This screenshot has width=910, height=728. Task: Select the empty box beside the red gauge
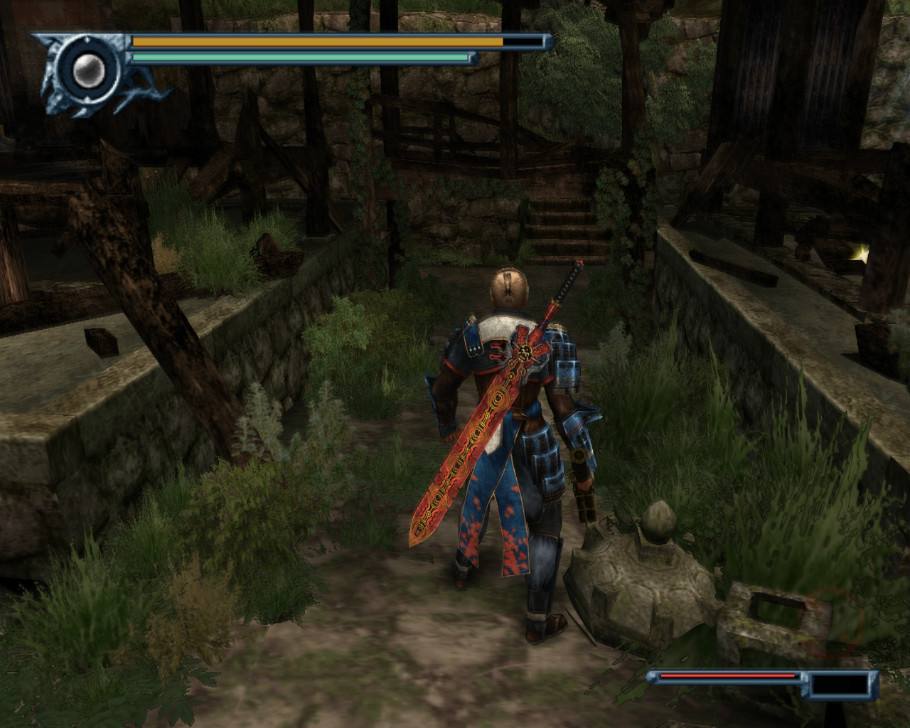tap(839, 685)
